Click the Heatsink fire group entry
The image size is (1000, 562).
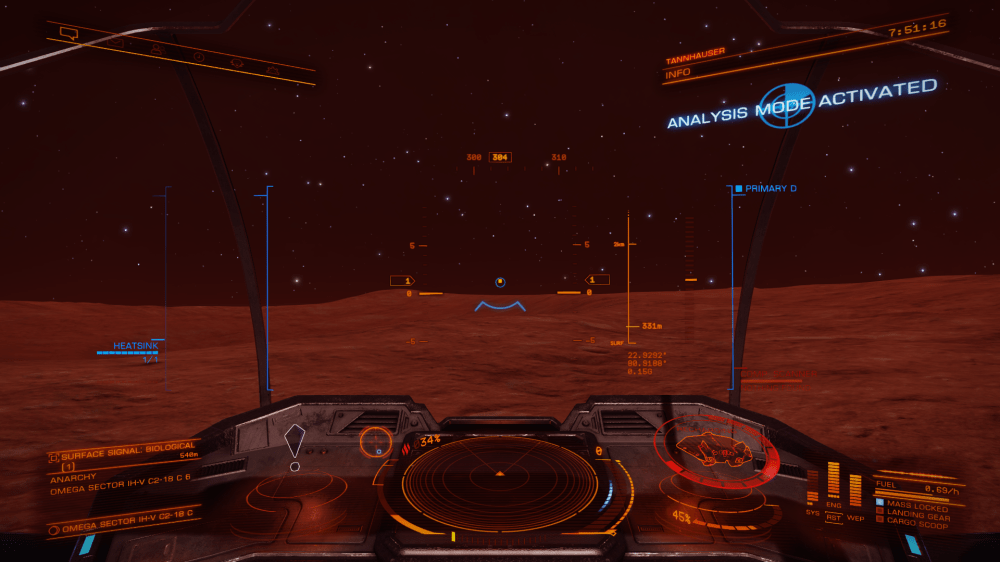pyautogui.click(x=136, y=346)
